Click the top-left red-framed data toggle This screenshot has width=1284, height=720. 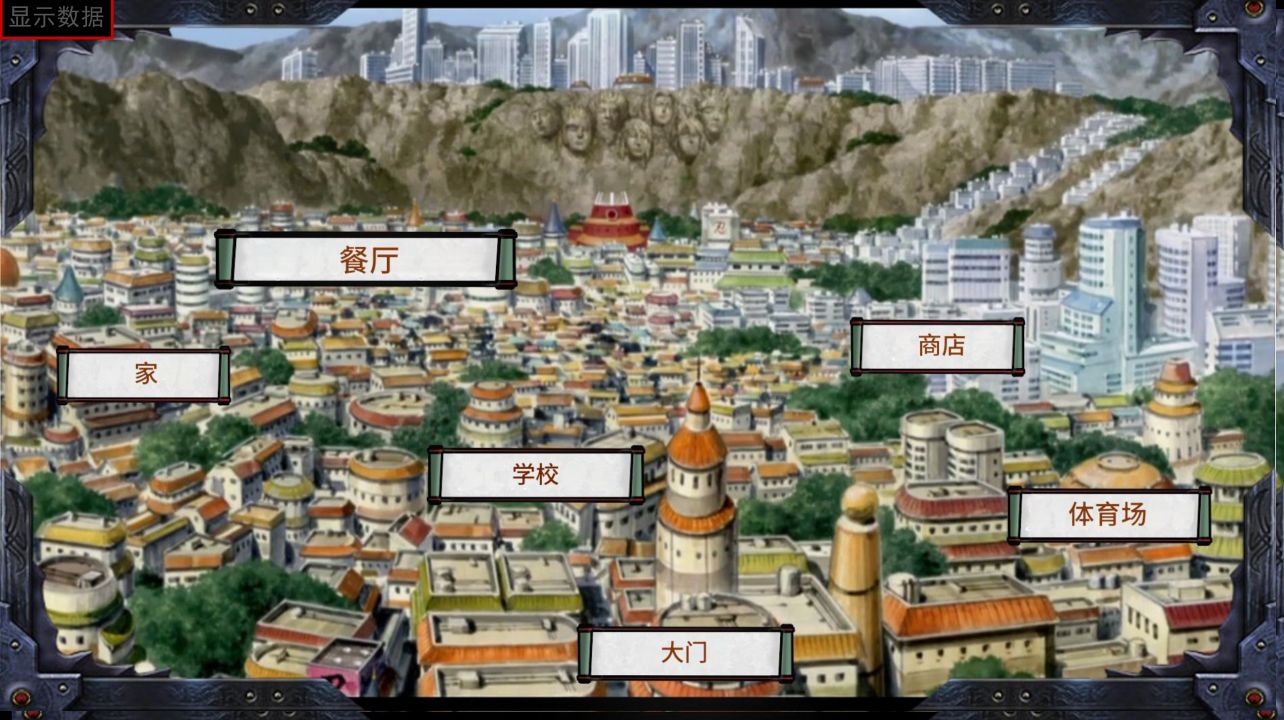coord(54,17)
